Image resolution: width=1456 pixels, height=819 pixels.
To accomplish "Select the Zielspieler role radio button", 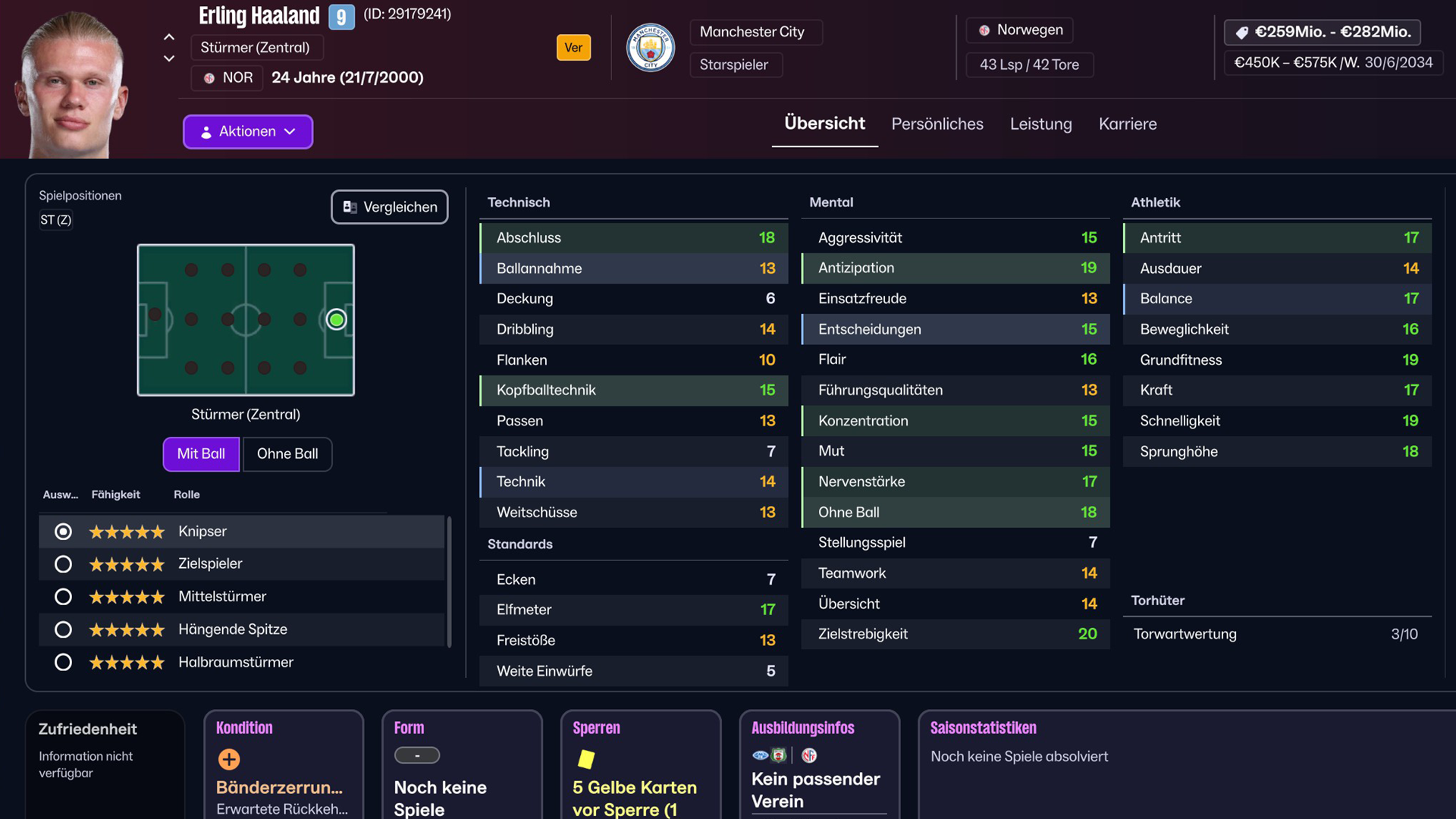I will (x=63, y=564).
